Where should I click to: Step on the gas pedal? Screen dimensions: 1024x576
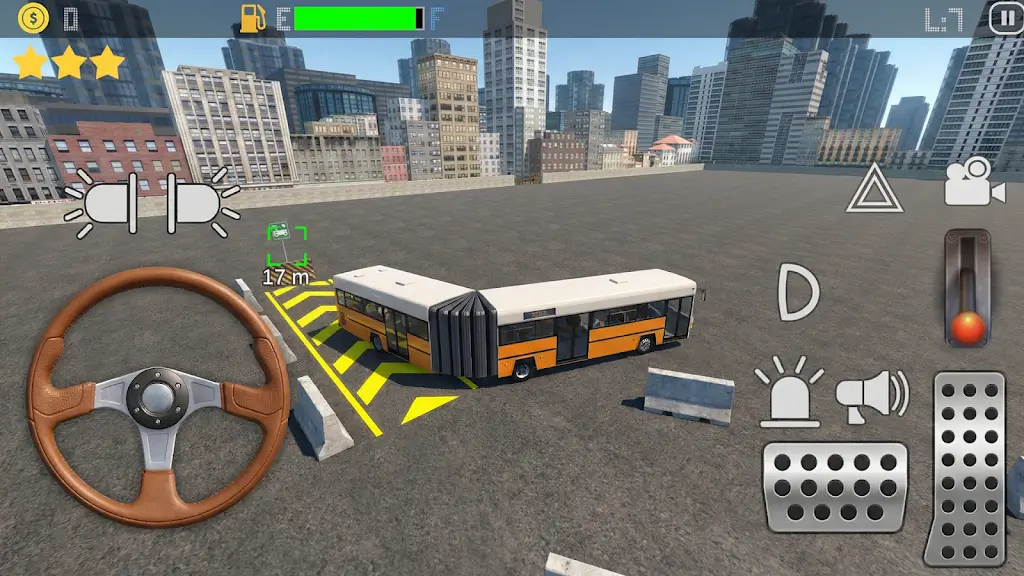click(x=965, y=467)
